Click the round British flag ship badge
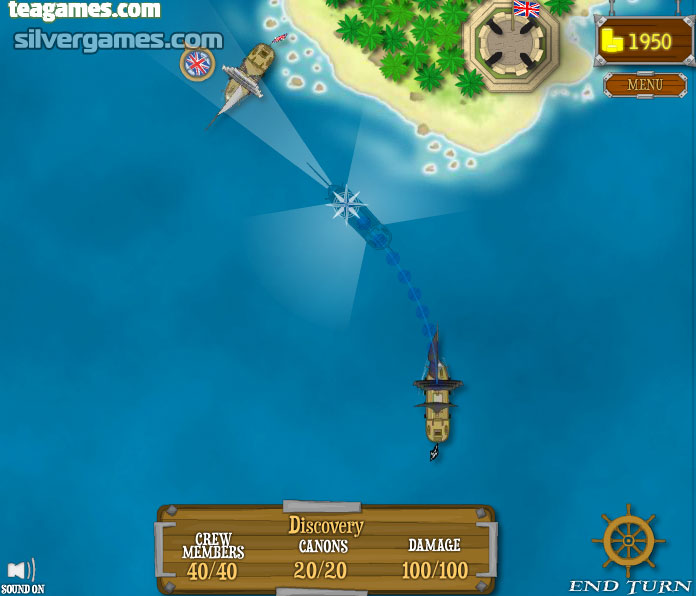Screen dimensions: 696x596 point(197,64)
